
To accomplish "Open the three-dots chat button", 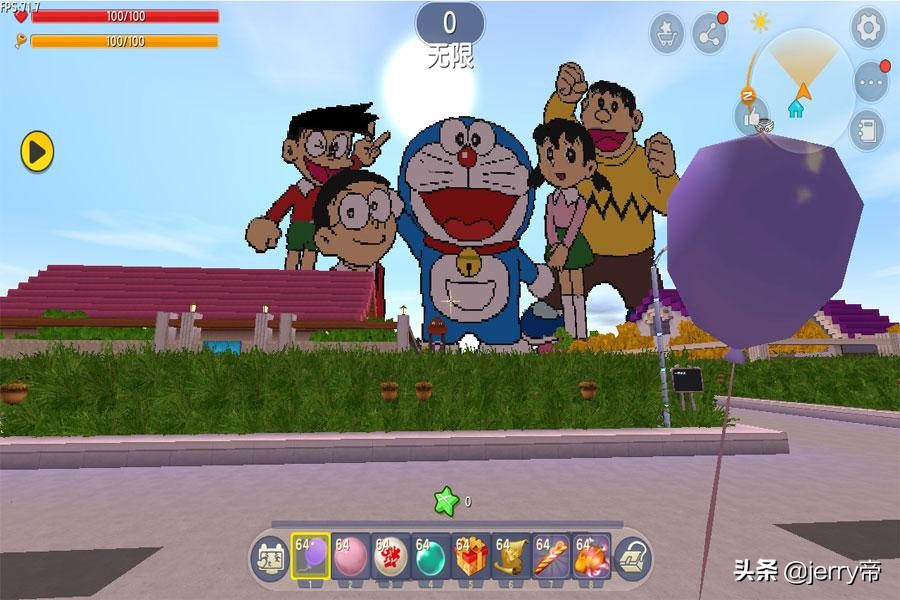I will coord(869,82).
